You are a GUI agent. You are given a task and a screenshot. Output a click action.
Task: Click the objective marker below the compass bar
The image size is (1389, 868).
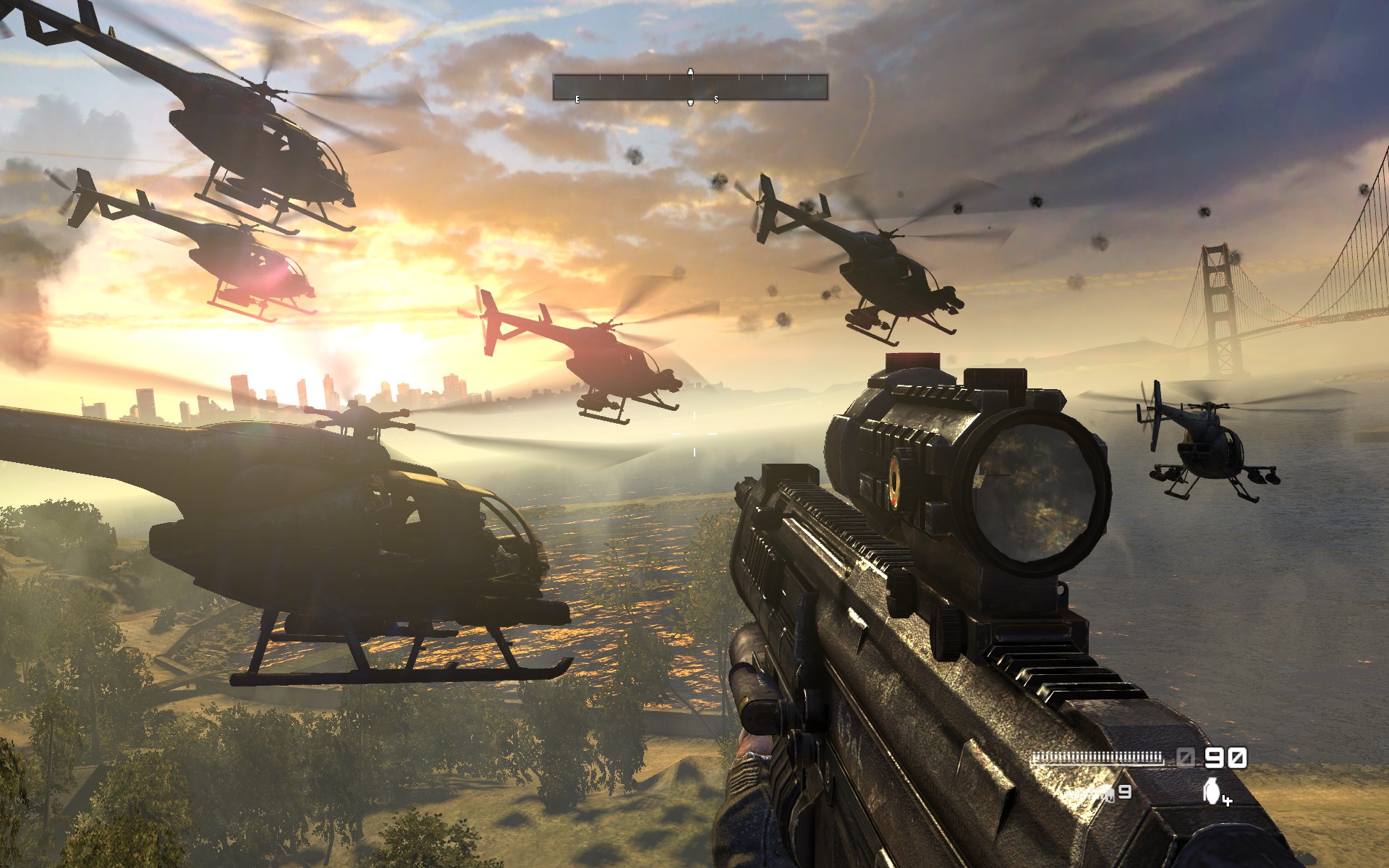click(x=691, y=103)
